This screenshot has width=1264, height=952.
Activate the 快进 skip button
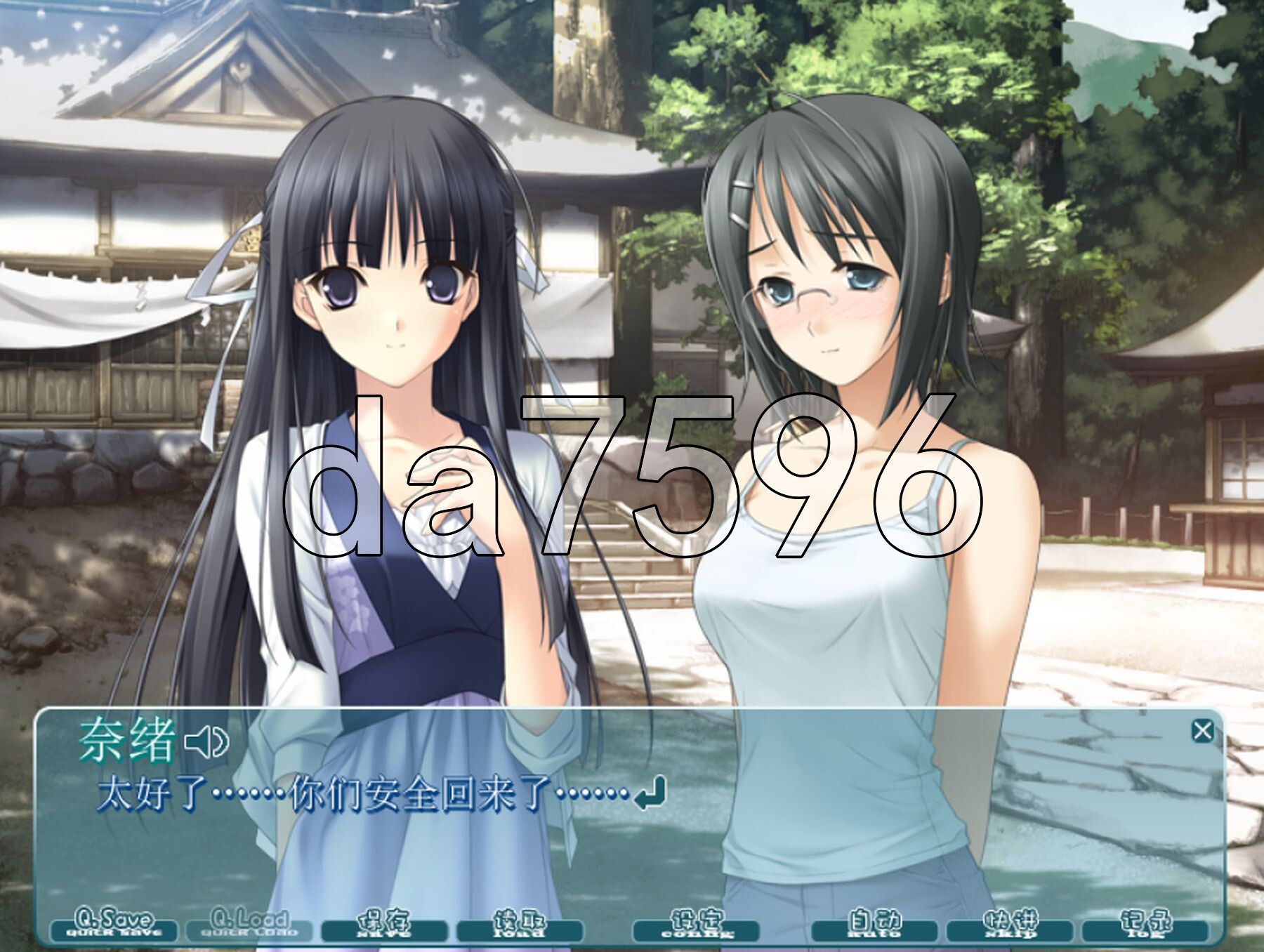(1010, 925)
